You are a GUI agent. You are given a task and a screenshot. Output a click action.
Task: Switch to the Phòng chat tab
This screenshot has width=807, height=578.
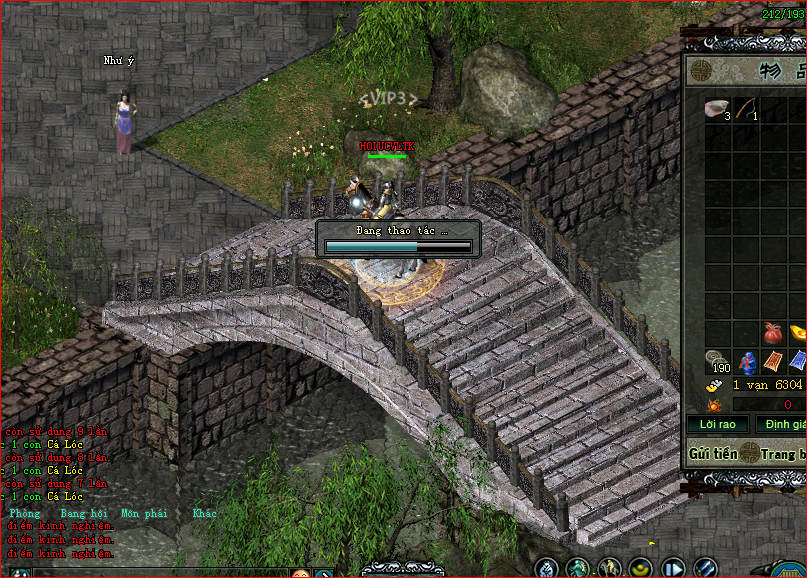coord(24,513)
